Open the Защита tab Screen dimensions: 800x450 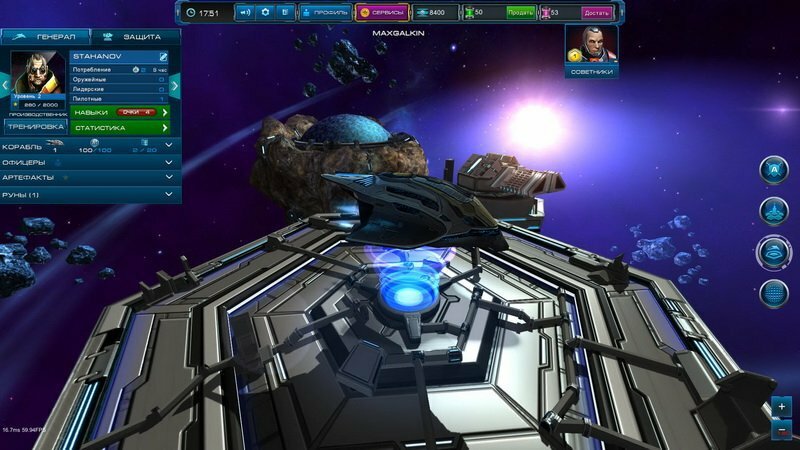click(135, 36)
